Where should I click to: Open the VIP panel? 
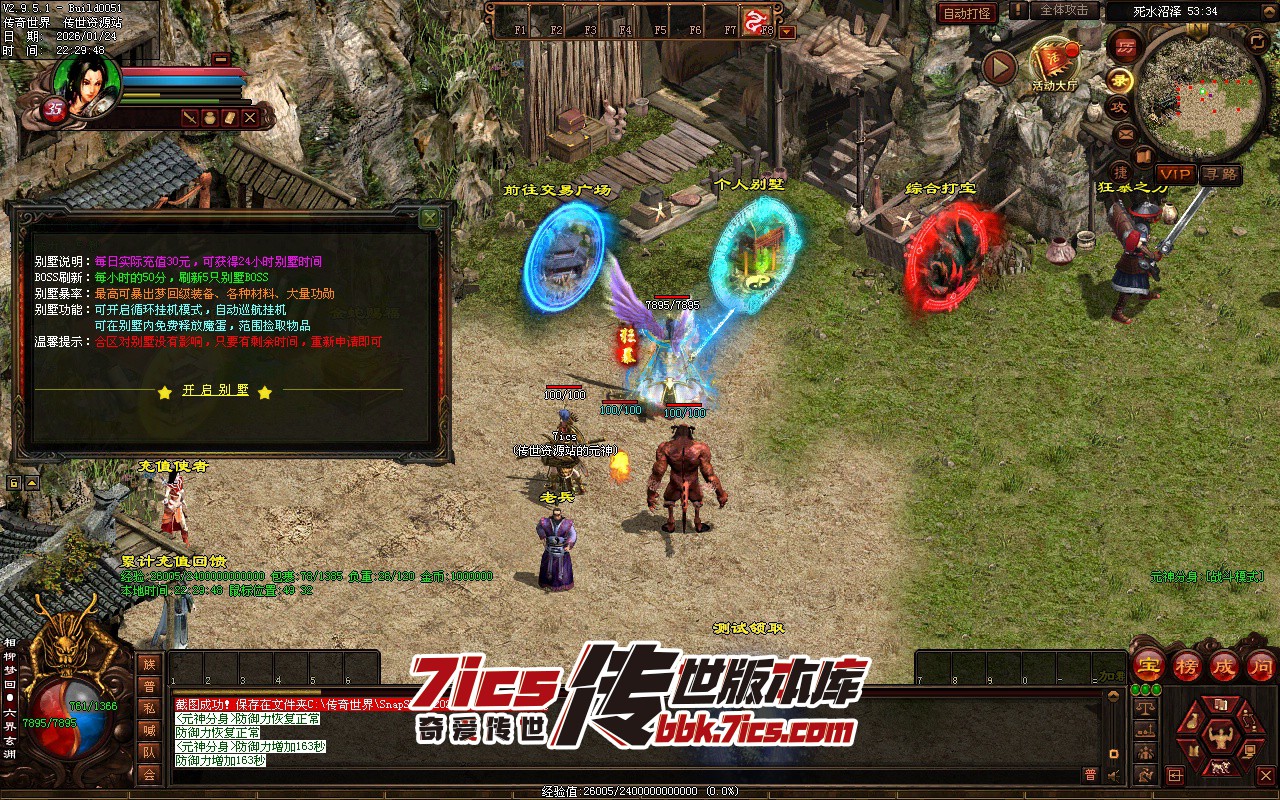pyautogui.click(x=1175, y=174)
